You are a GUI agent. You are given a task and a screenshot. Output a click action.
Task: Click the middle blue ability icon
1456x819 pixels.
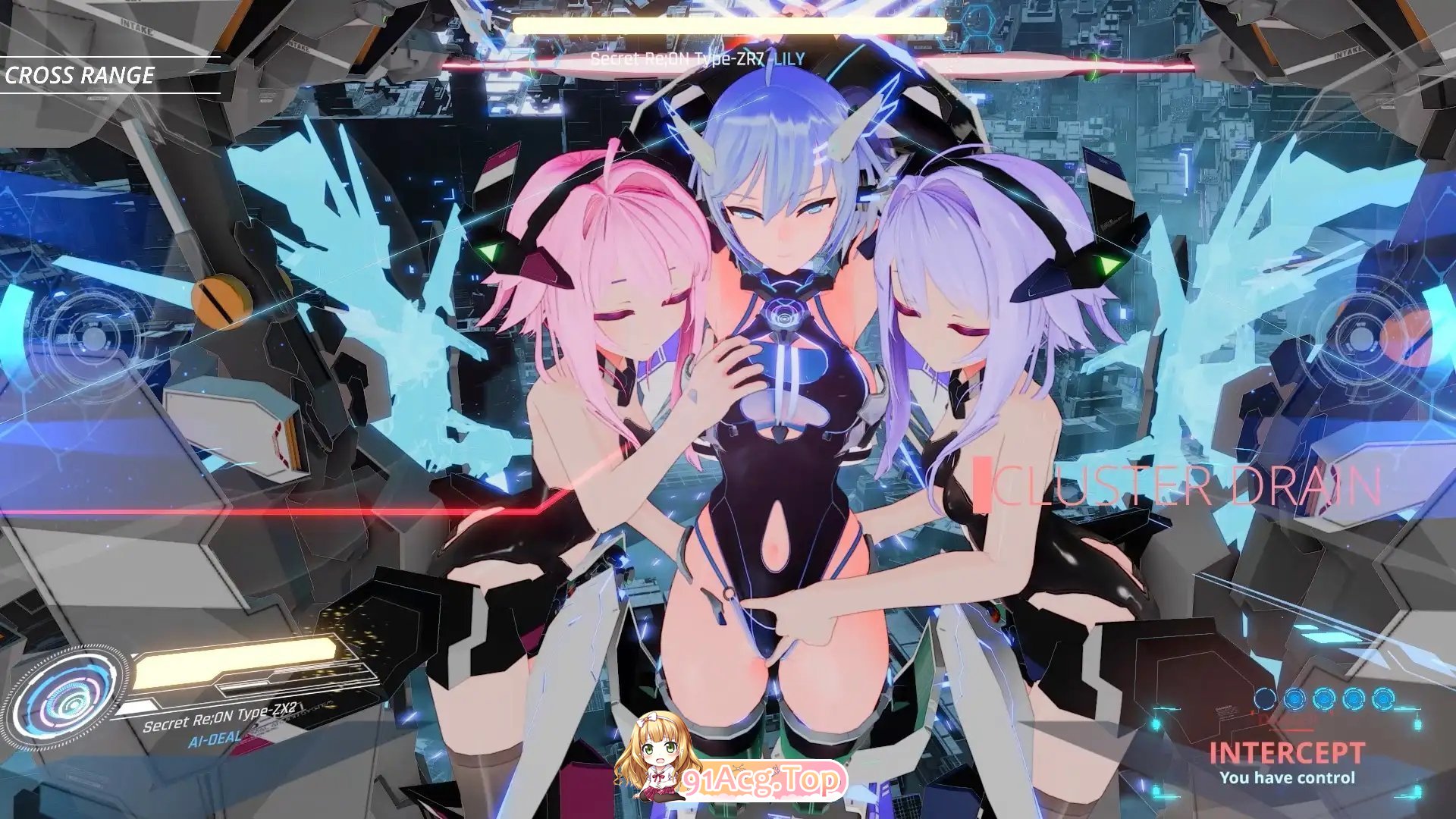[1323, 698]
